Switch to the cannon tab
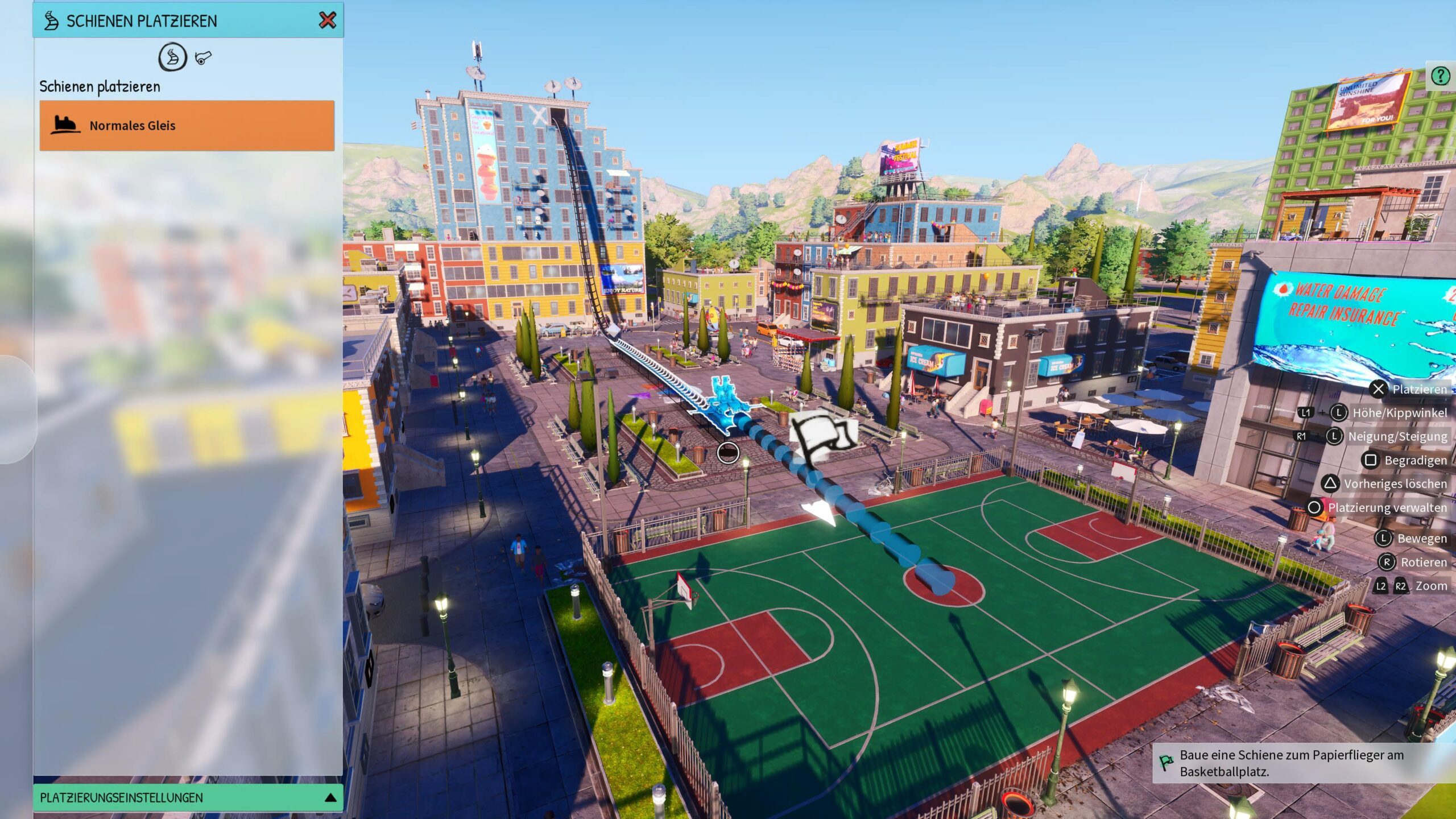Viewport: 1456px width, 819px height. tap(203, 57)
